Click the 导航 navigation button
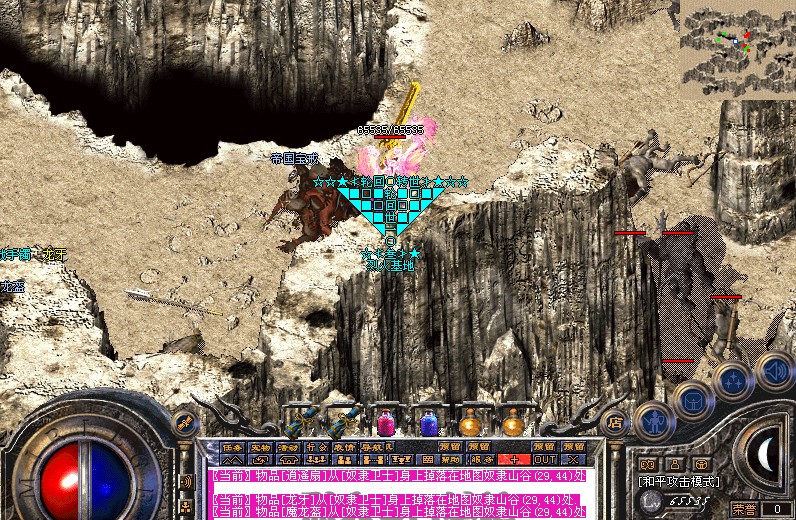Screen dimensions: 796x520 click(x=371, y=447)
